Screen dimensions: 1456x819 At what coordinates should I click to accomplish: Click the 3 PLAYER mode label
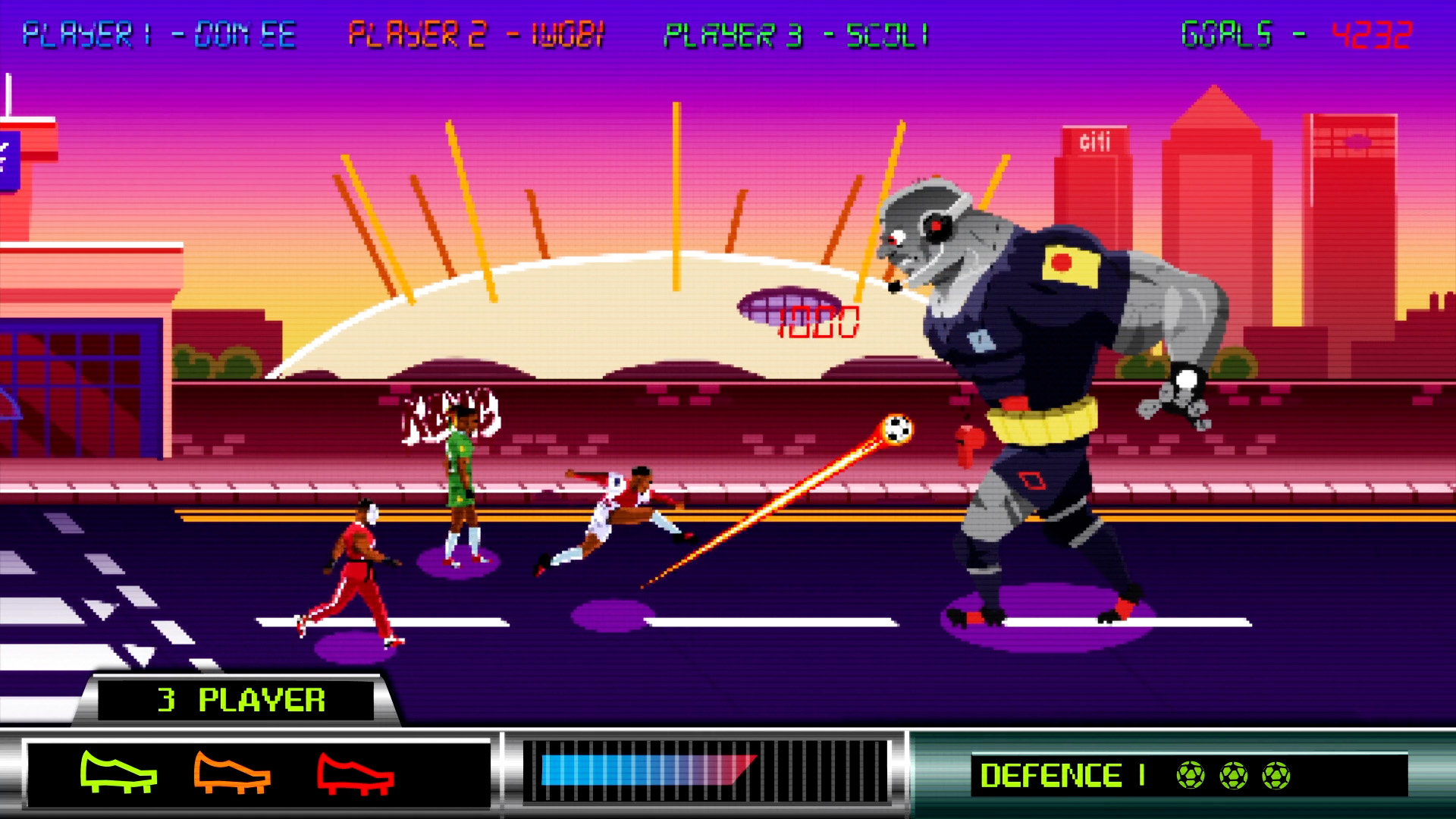click(x=241, y=700)
